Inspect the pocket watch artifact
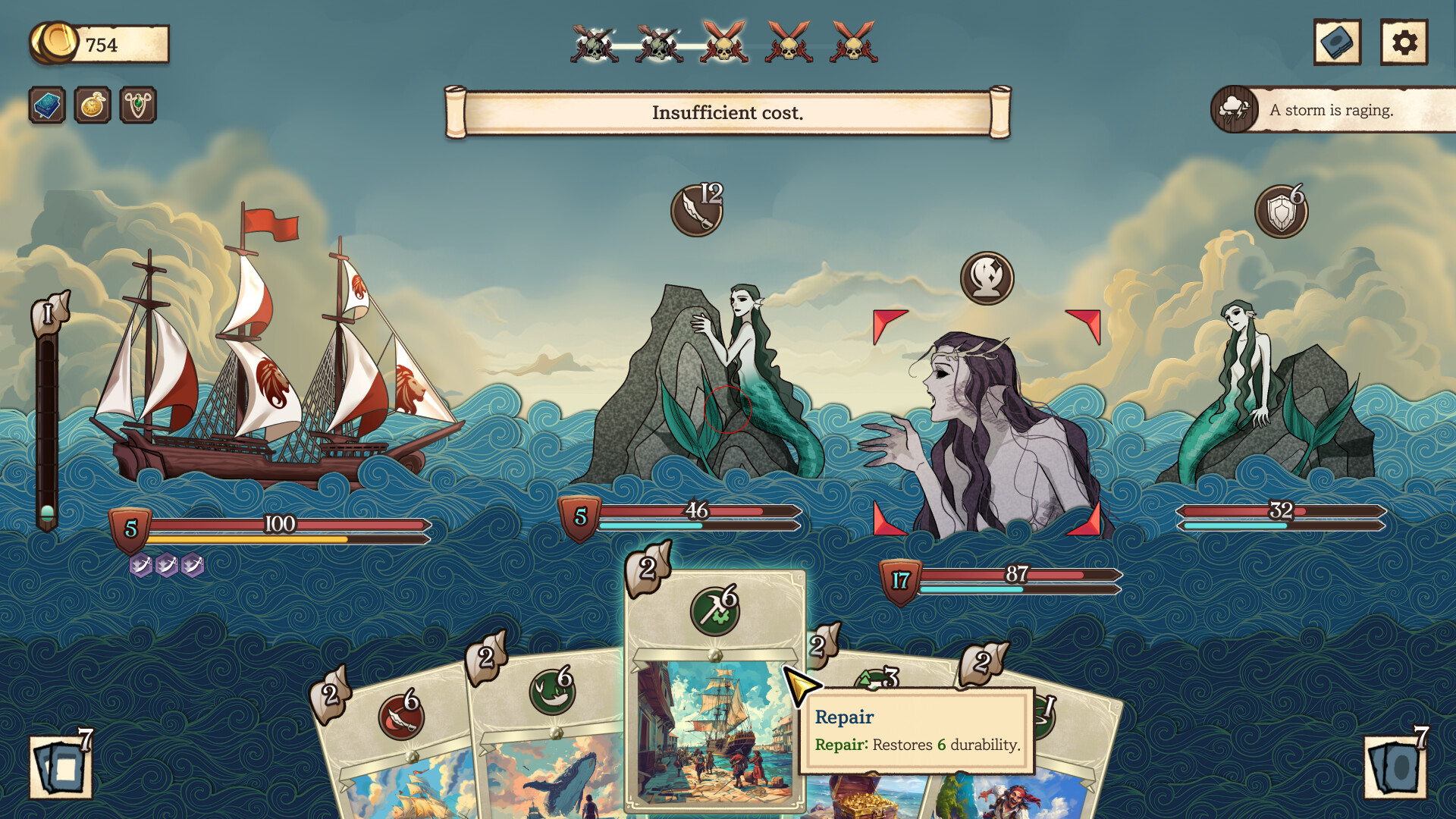The height and width of the screenshot is (819, 1456). [x=91, y=105]
